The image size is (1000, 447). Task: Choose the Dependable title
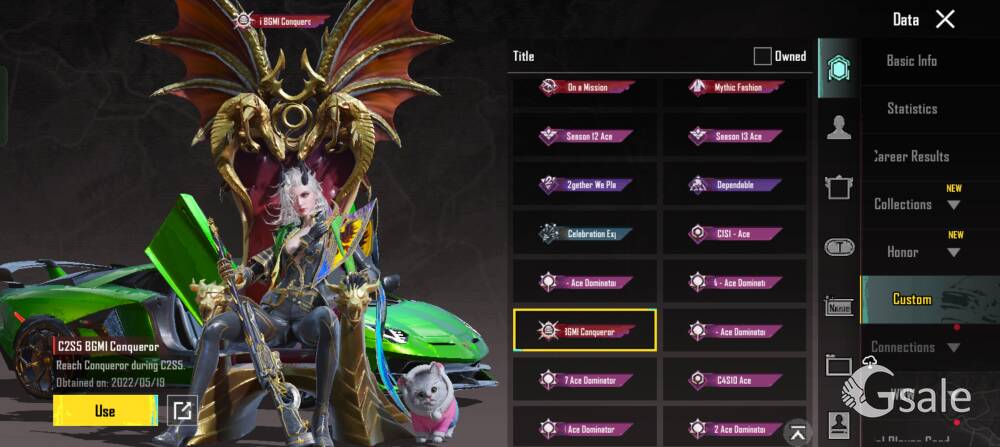(x=733, y=185)
